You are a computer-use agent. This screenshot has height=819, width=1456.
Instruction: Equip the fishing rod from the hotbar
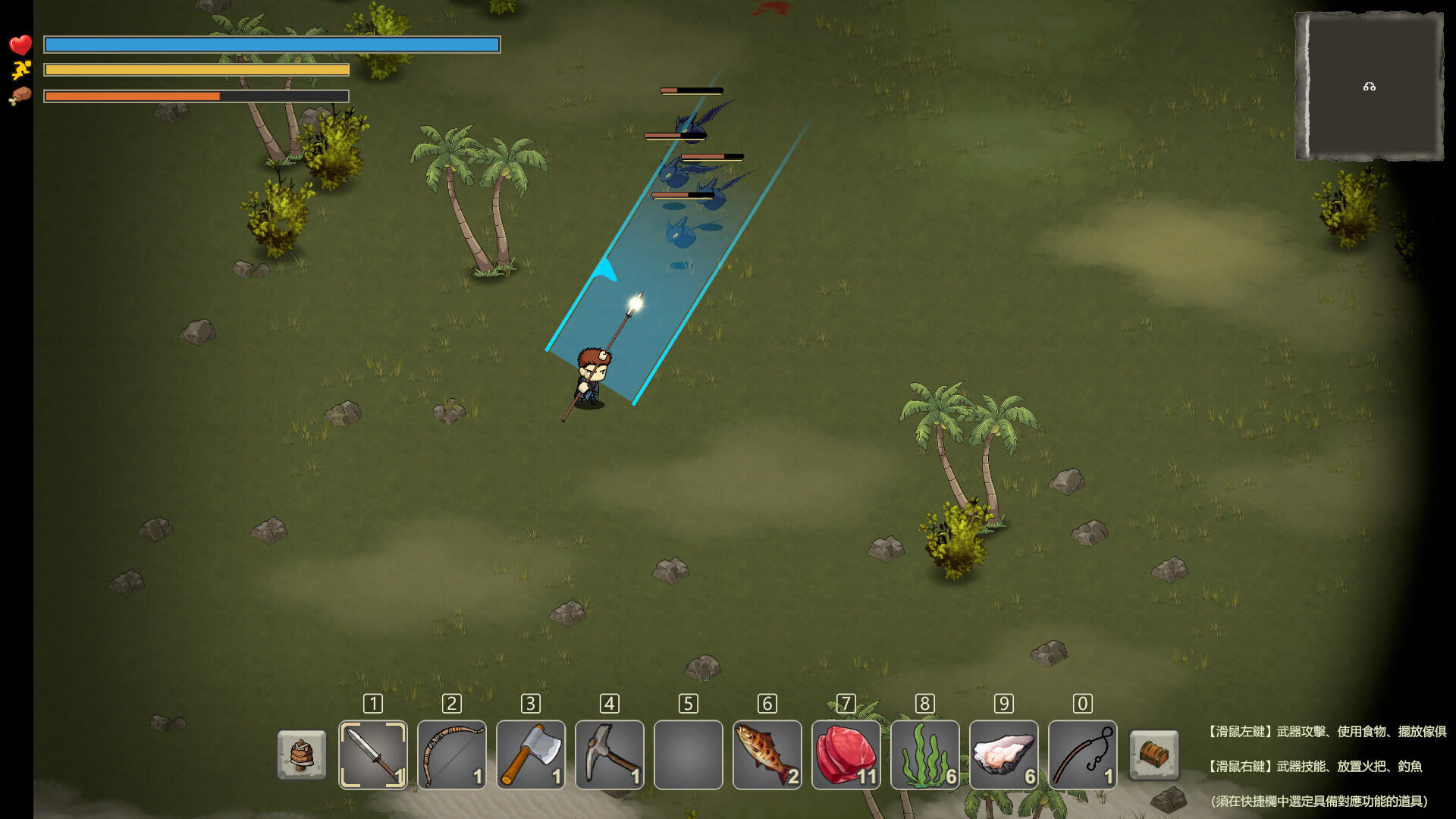[1083, 755]
